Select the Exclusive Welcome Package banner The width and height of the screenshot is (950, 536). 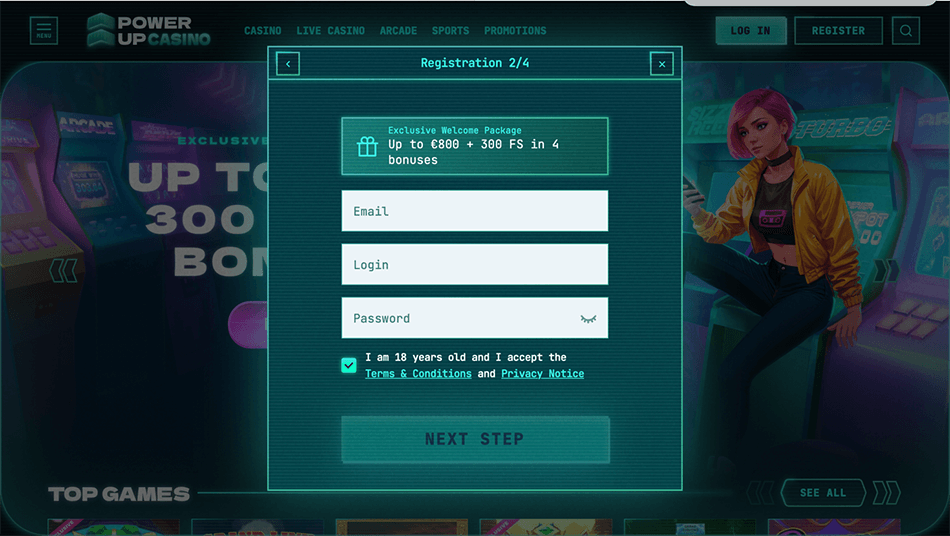click(474, 146)
